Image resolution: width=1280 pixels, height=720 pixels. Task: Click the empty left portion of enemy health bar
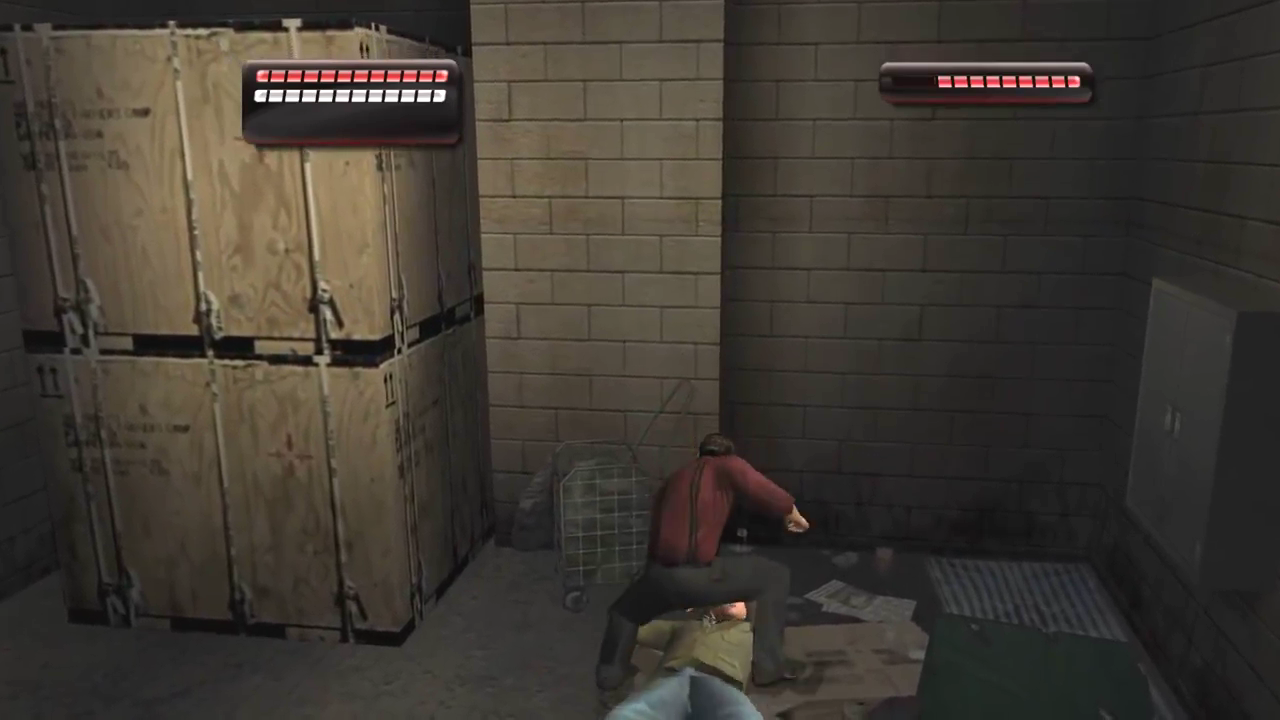point(905,82)
